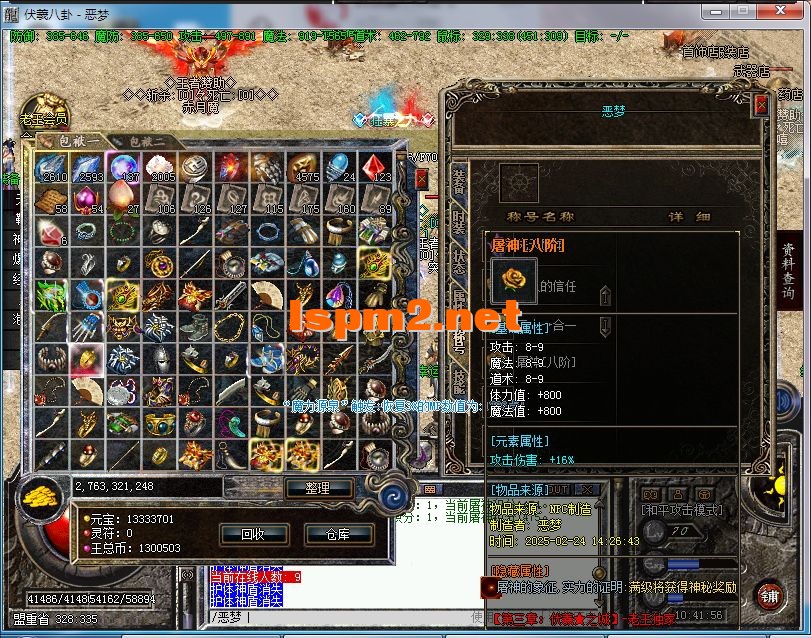Open the 时装 fashion tab
The height and width of the screenshot is (638, 811).
(457, 227)
